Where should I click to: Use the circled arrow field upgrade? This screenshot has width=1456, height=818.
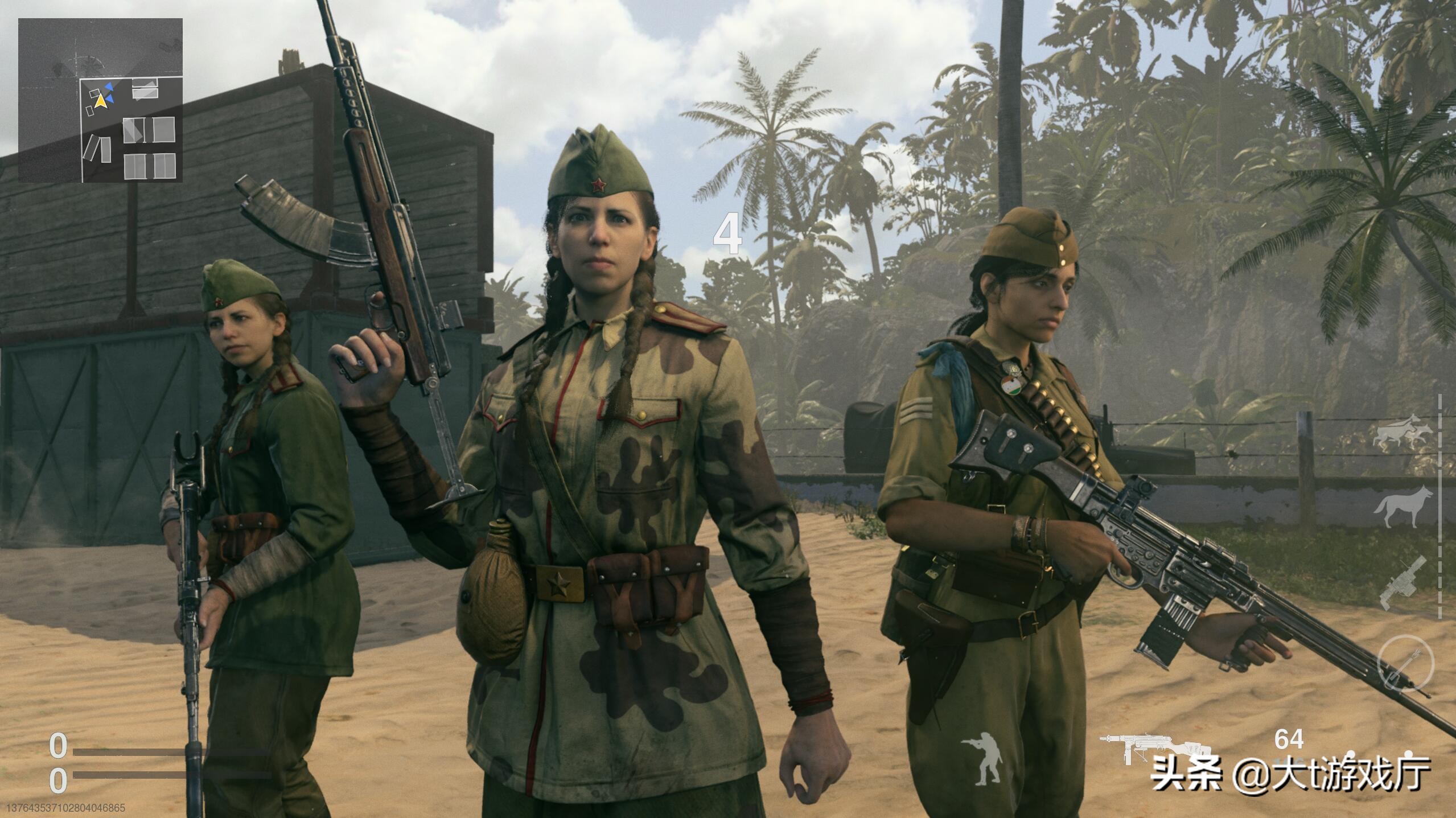[1405, 664]
